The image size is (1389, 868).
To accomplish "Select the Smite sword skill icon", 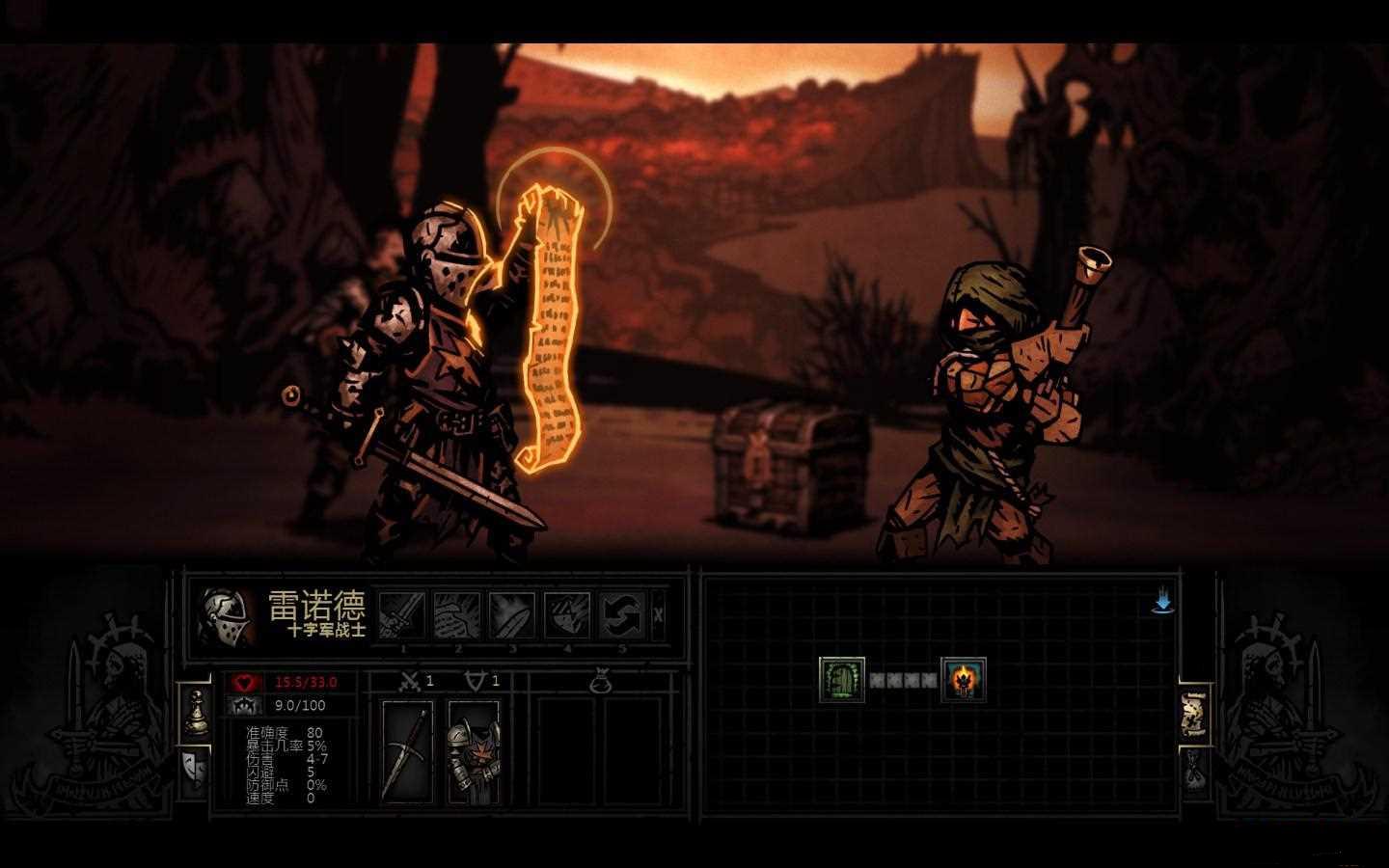I will tap(402, 614).
